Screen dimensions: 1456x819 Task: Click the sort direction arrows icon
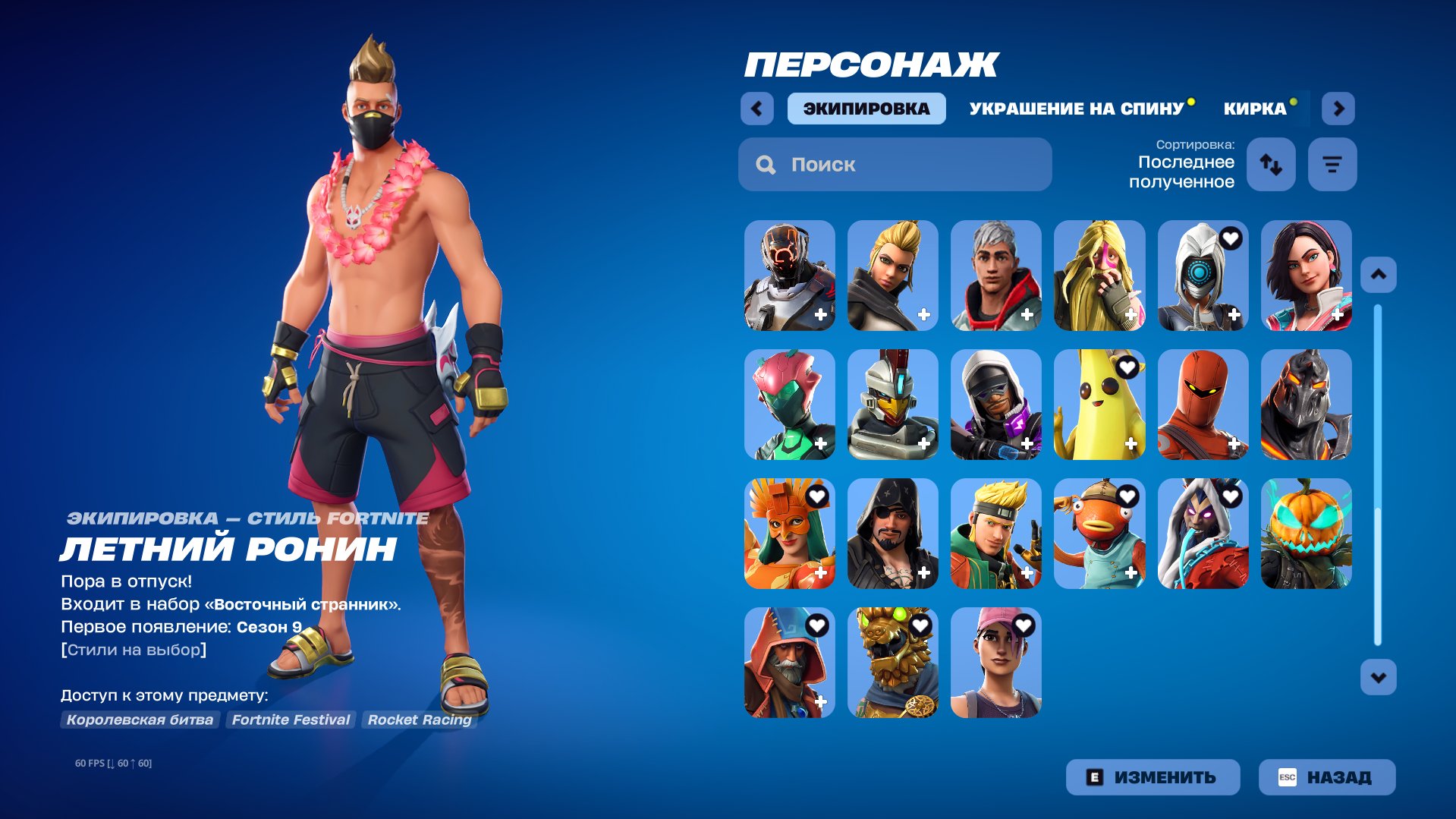point(1271,164)
